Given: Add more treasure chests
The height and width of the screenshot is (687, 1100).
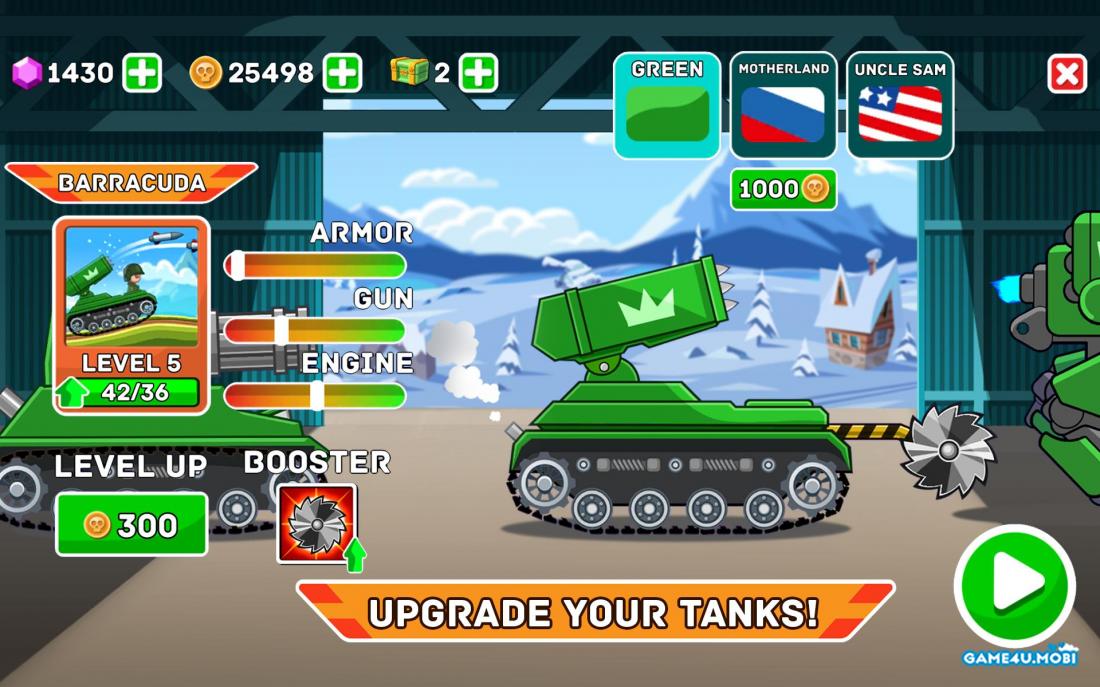Looking at the screenshot, I should (x=478, y=73).
